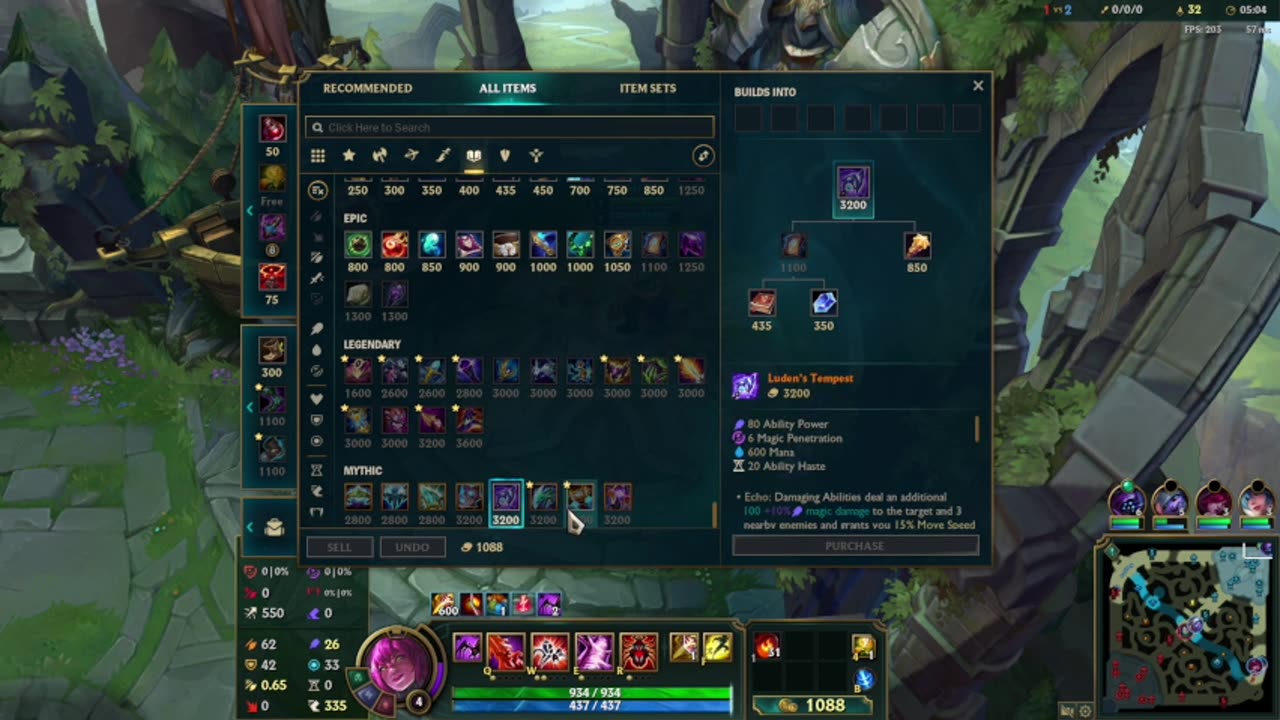Screen dimensions: 1280x720
Task: Select the Support class filter icon
Action: [x=535, y=155]
